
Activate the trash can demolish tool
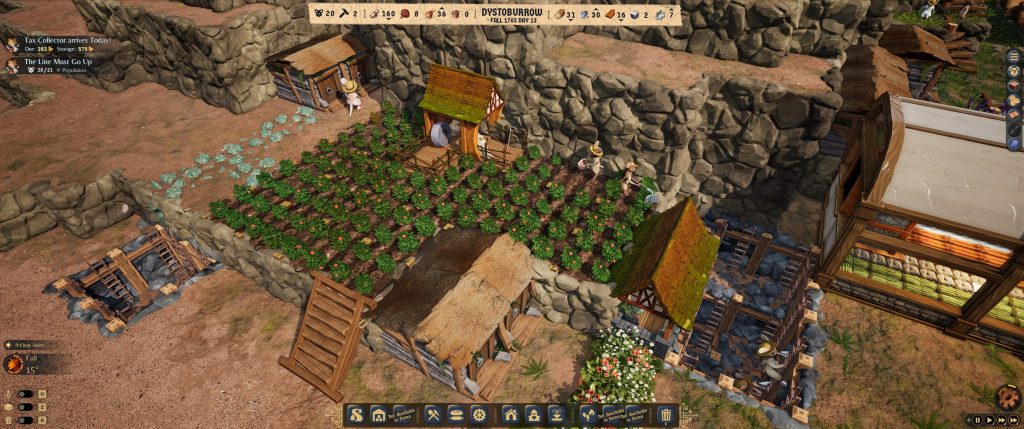click(x=667, y=414)
